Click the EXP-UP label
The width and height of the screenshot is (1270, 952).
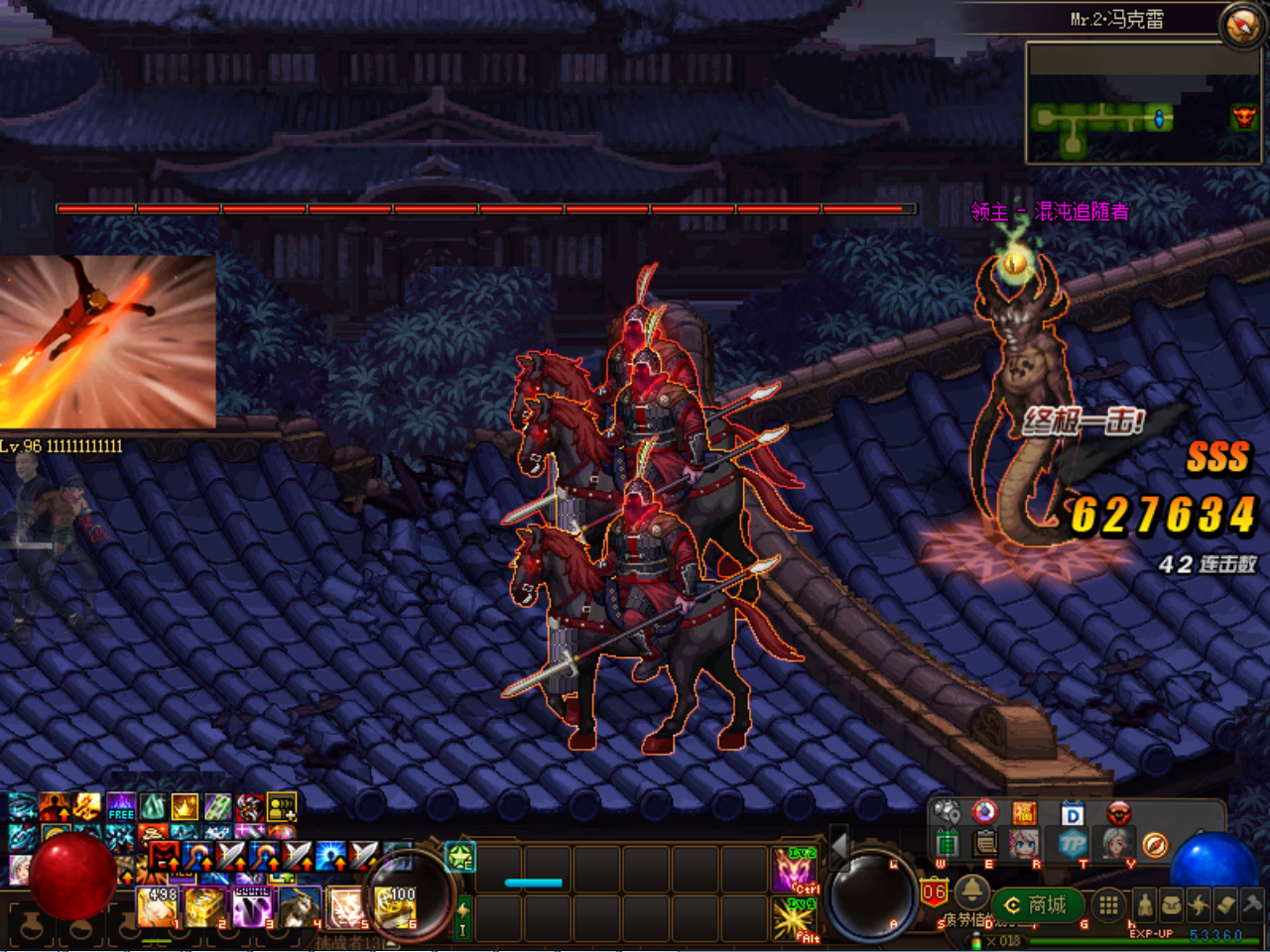pos(1151,932)
